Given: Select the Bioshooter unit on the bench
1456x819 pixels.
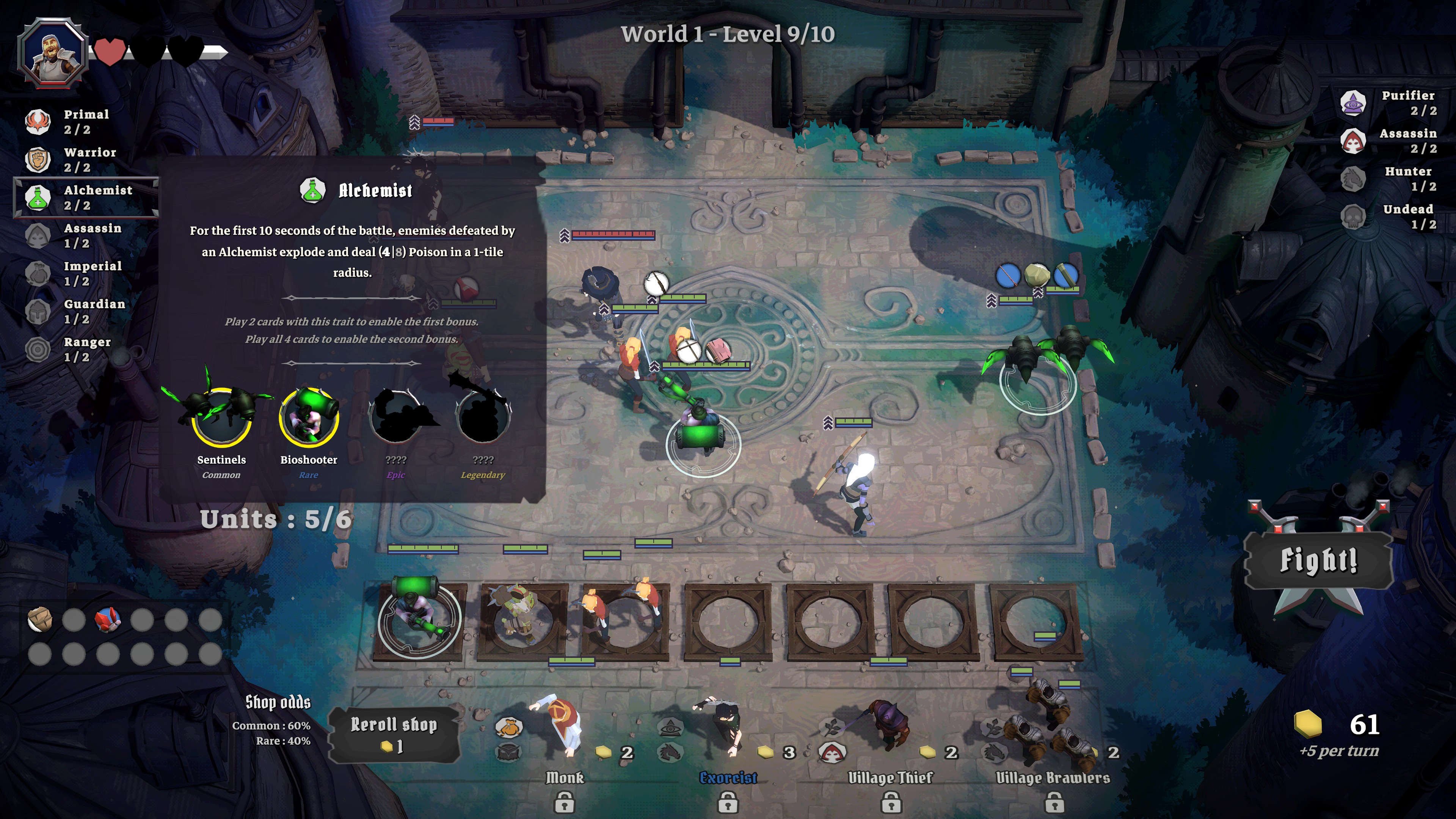Looking at the screenshot, I should pos(419,619).
